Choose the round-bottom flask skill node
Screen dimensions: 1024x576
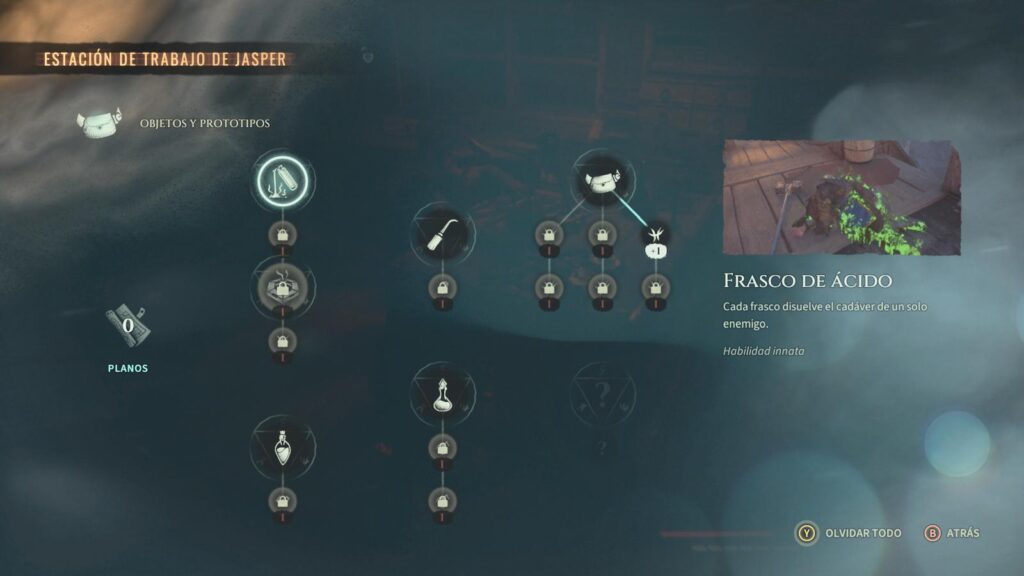pyautogui.click(x=442, y=393)
